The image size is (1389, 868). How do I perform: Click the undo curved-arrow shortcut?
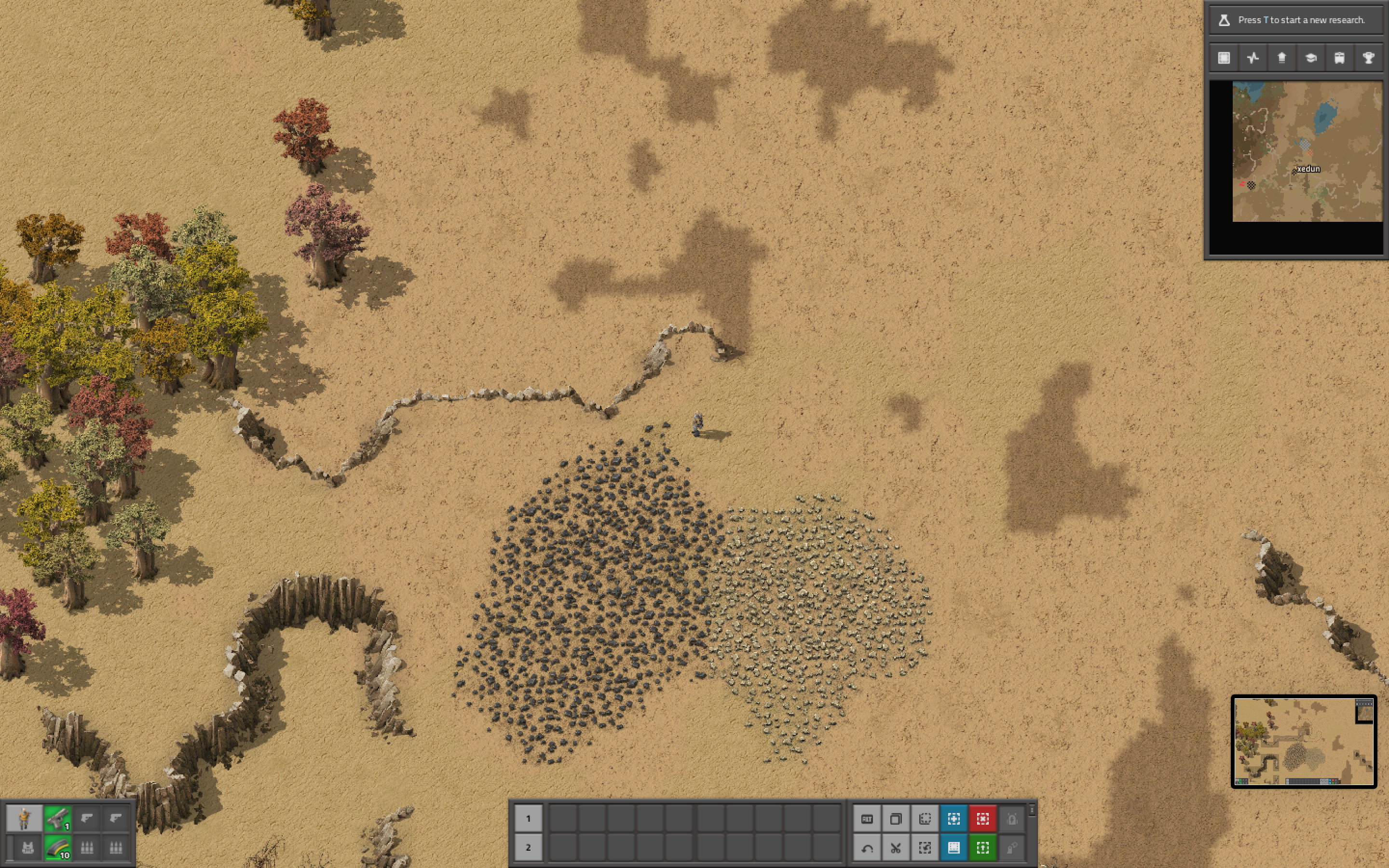[867, 847]
